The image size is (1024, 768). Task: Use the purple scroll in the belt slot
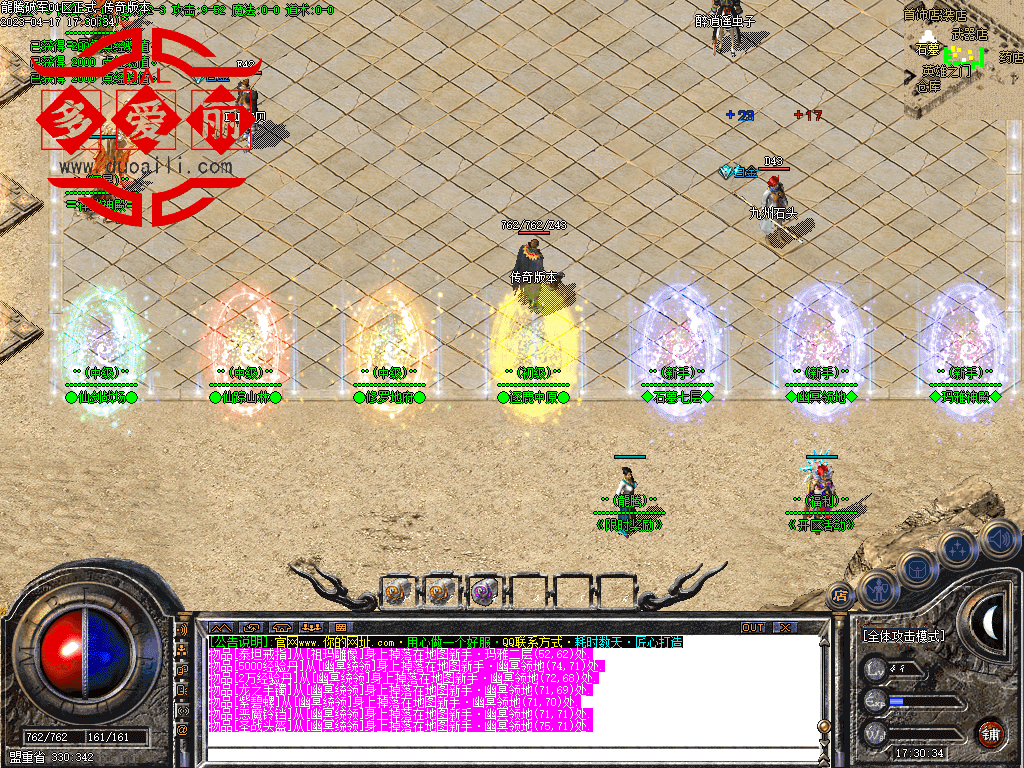484,592
